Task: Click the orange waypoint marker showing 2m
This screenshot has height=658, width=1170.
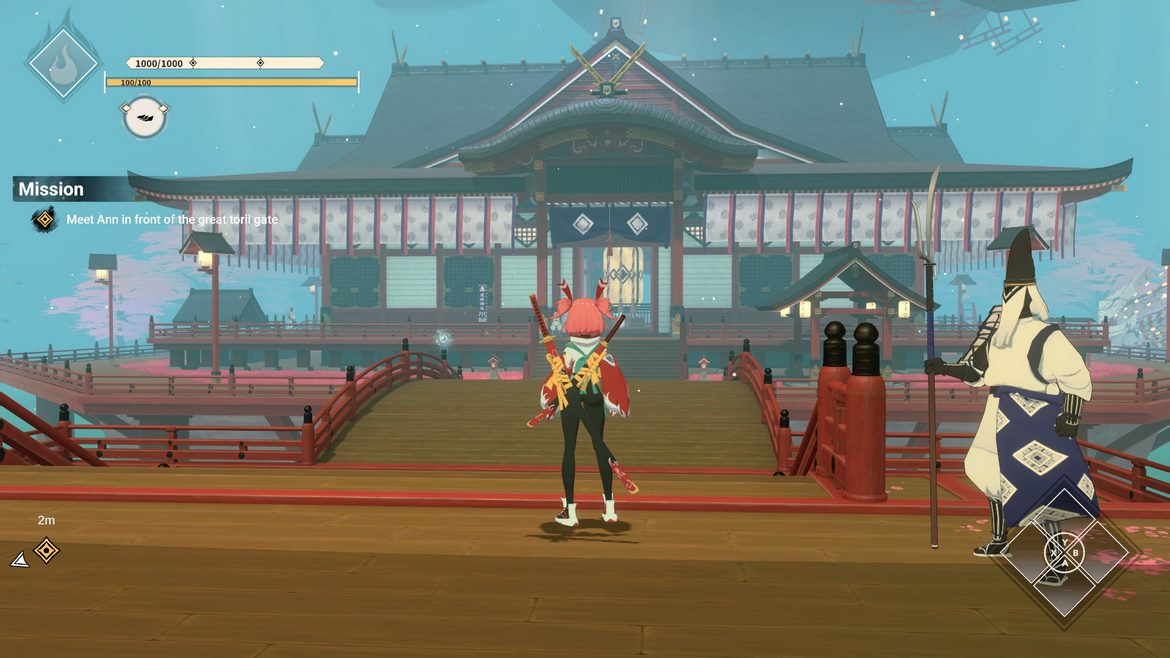Action: click(46, 549)
